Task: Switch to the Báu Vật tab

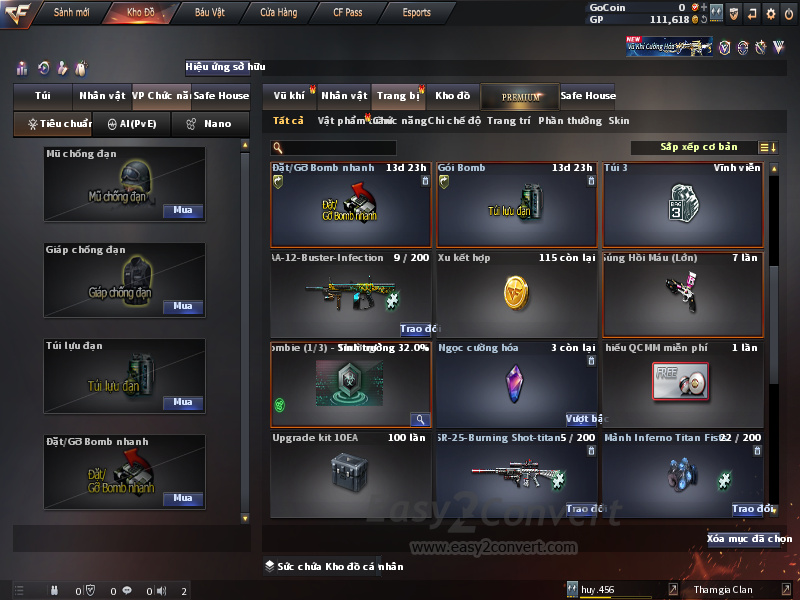Action: [209, 13]
